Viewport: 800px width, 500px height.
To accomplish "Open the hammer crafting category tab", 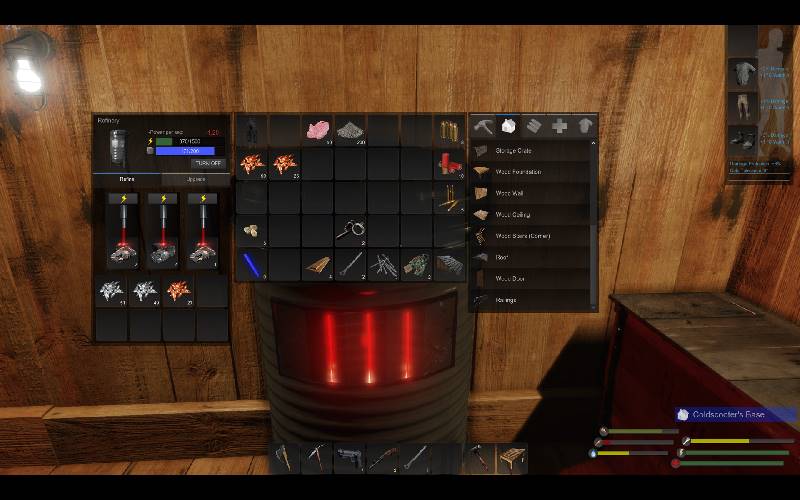I will coord(483,126).
